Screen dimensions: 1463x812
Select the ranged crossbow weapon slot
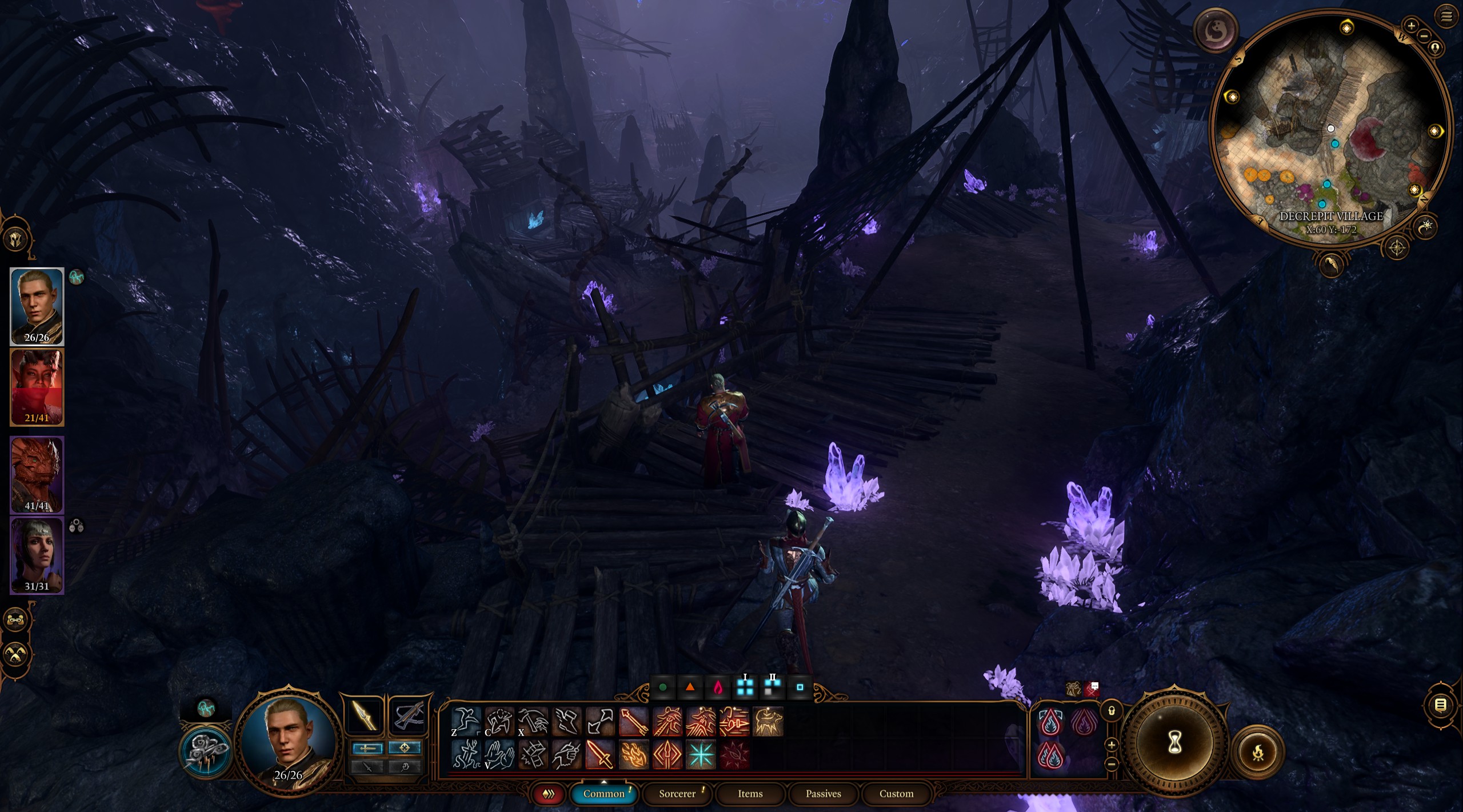408,715
